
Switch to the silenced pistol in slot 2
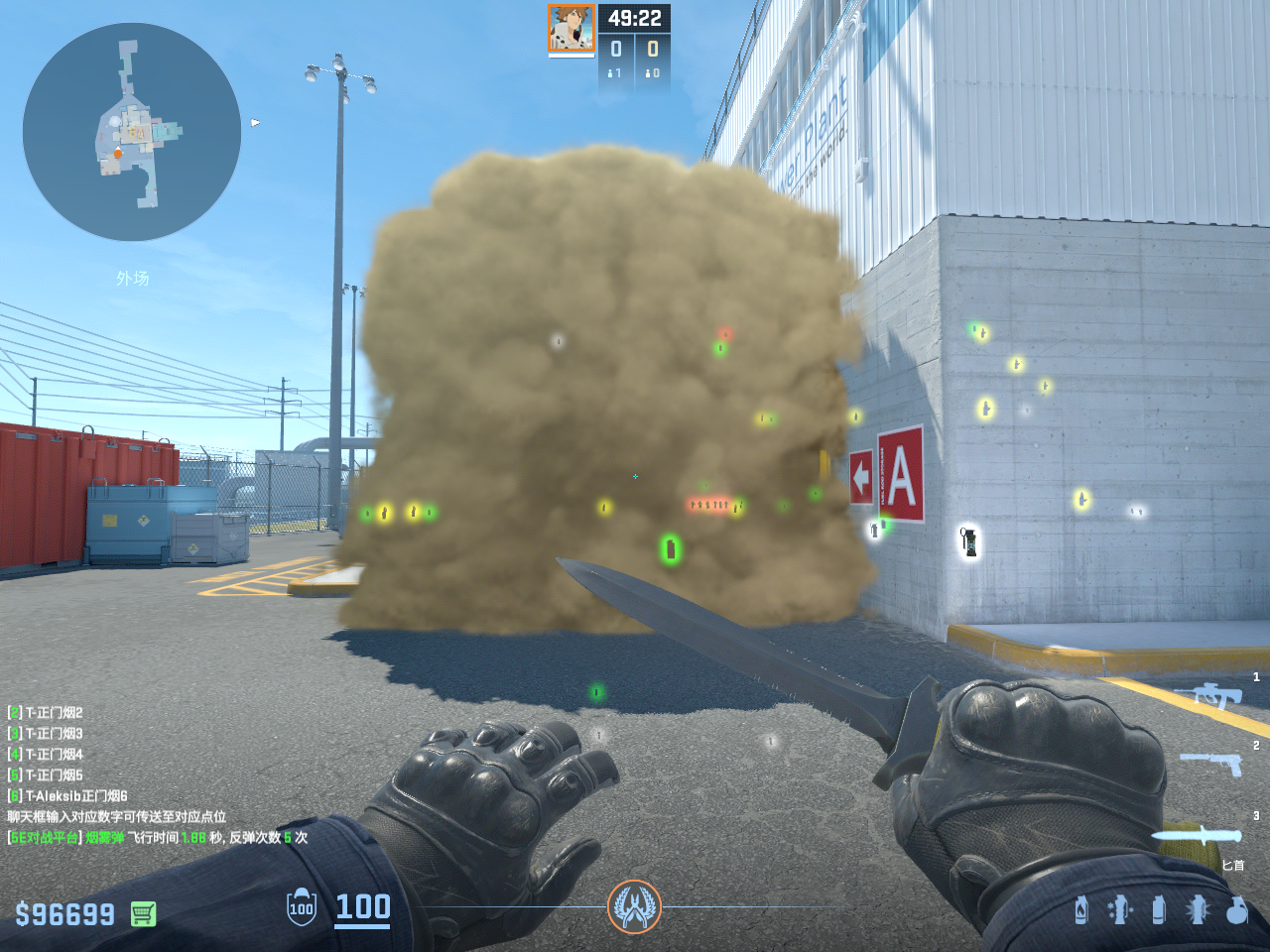pos(1212,763)
